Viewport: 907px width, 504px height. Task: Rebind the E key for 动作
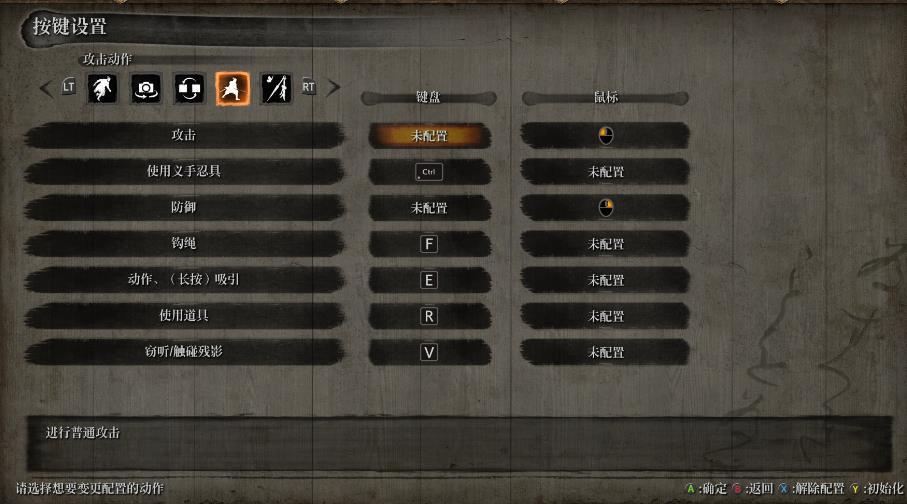coord(429,280)
